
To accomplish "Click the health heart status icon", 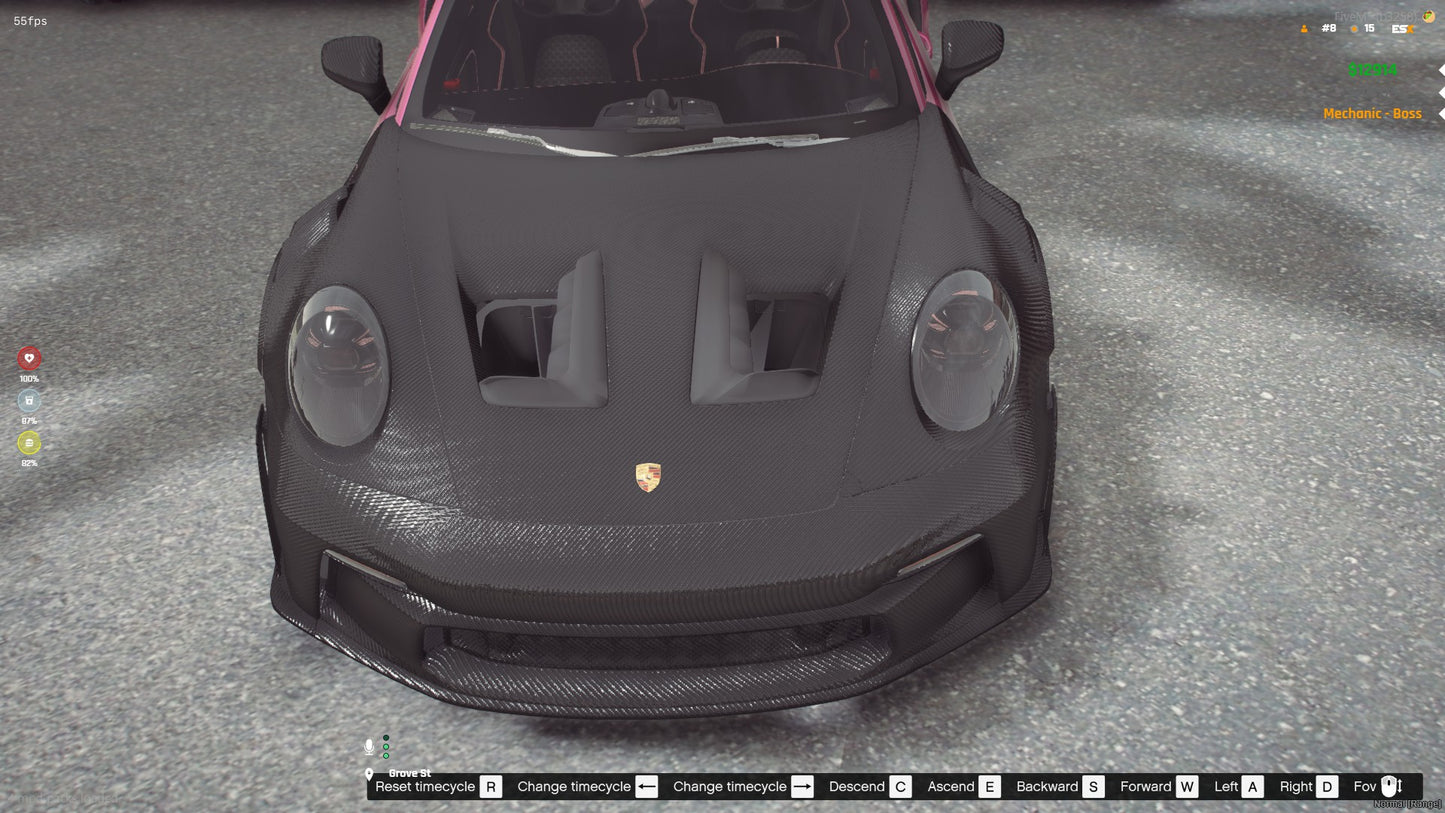I will click(x=29, y=358).
